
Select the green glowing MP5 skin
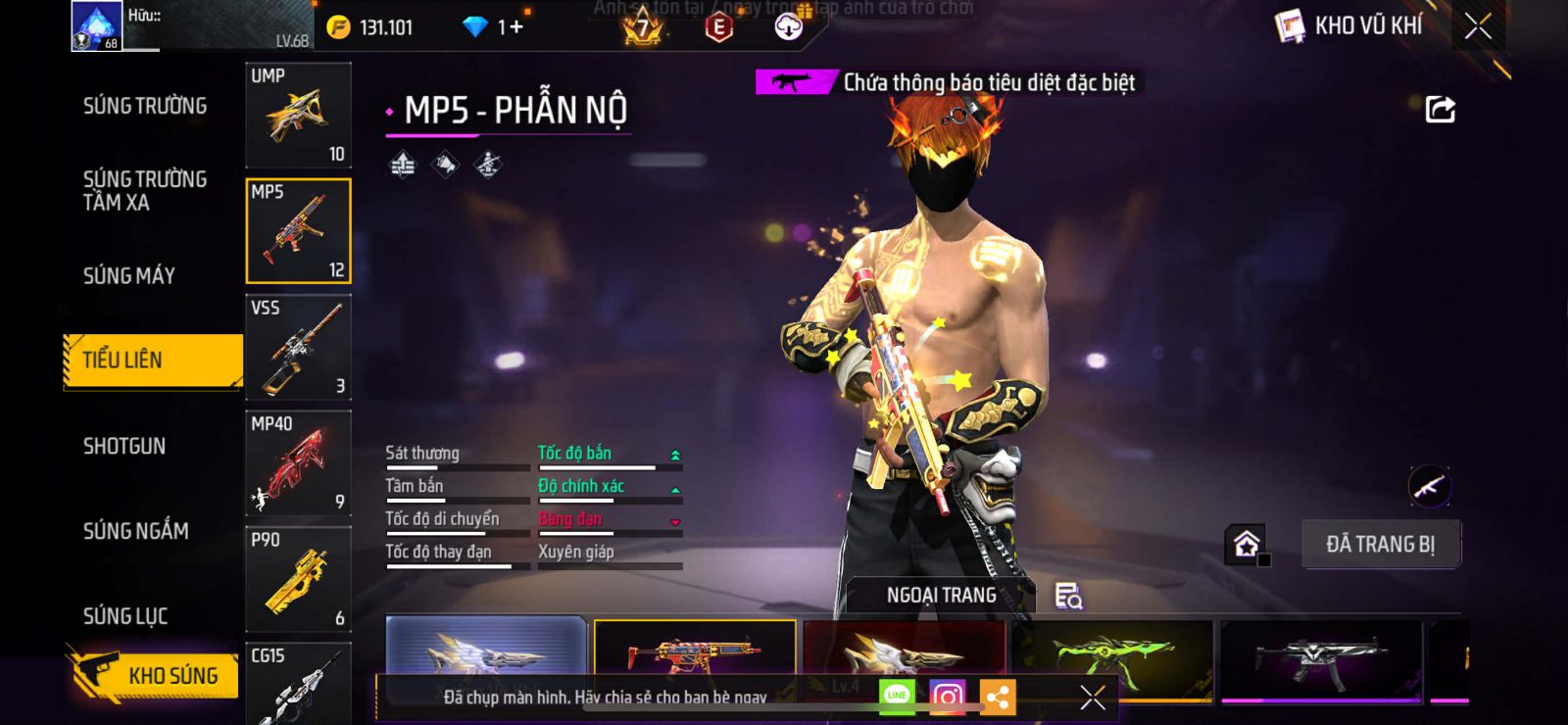pyautogui.click(x=1112, y=657)
